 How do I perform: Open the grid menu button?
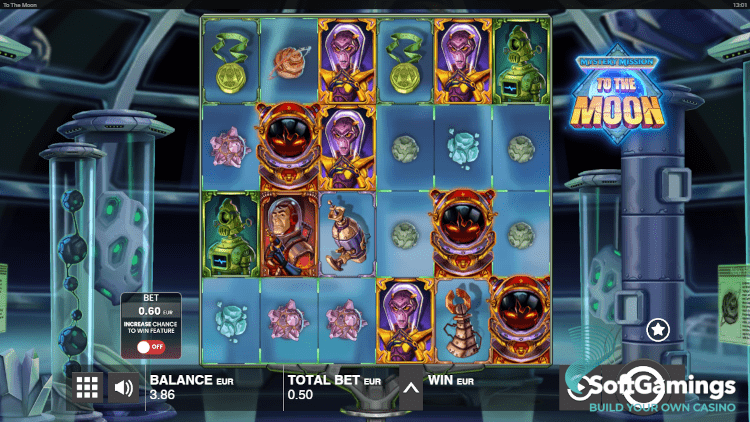(88, 387)
